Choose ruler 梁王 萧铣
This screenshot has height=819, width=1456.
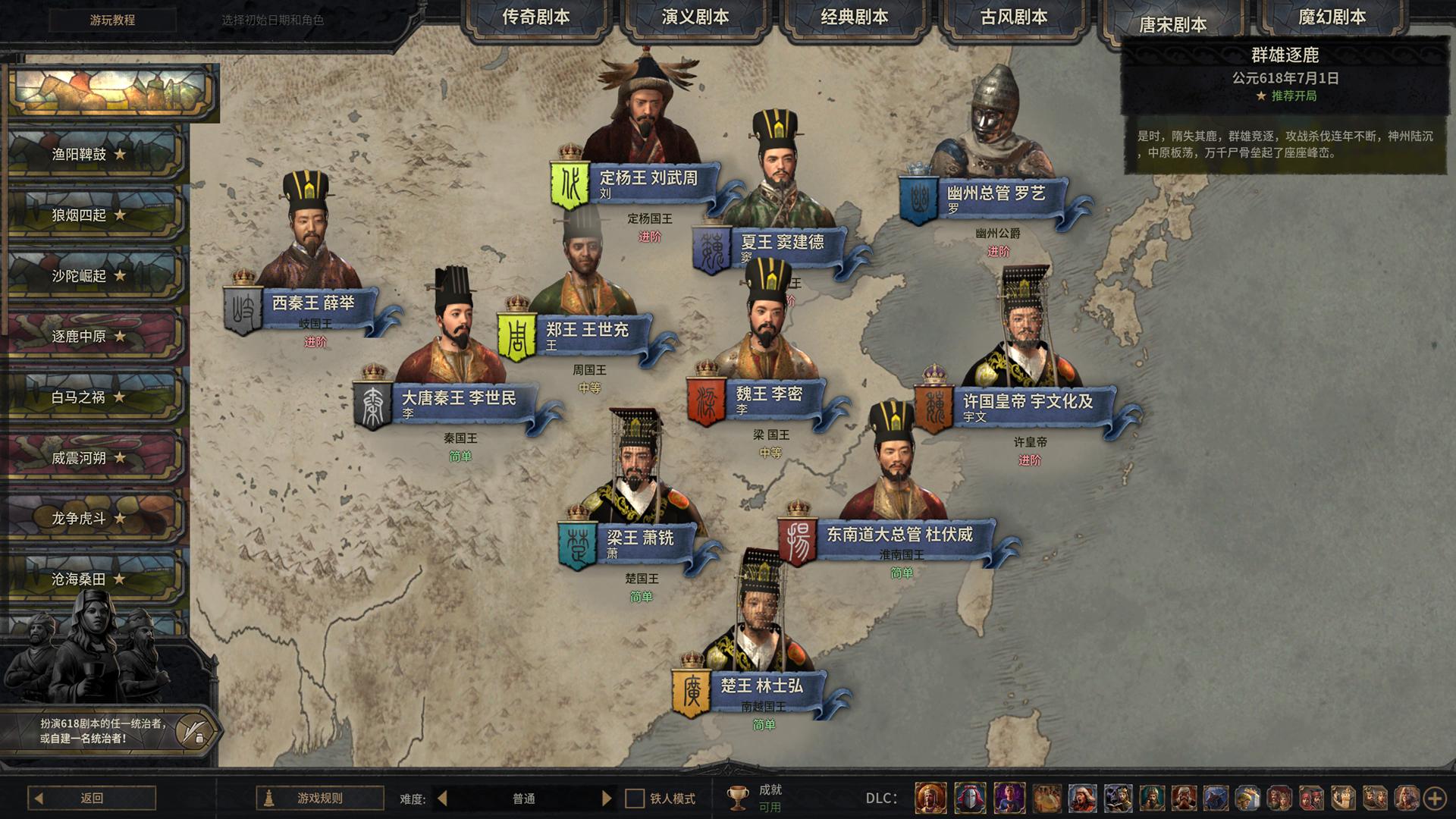[639, 539]
